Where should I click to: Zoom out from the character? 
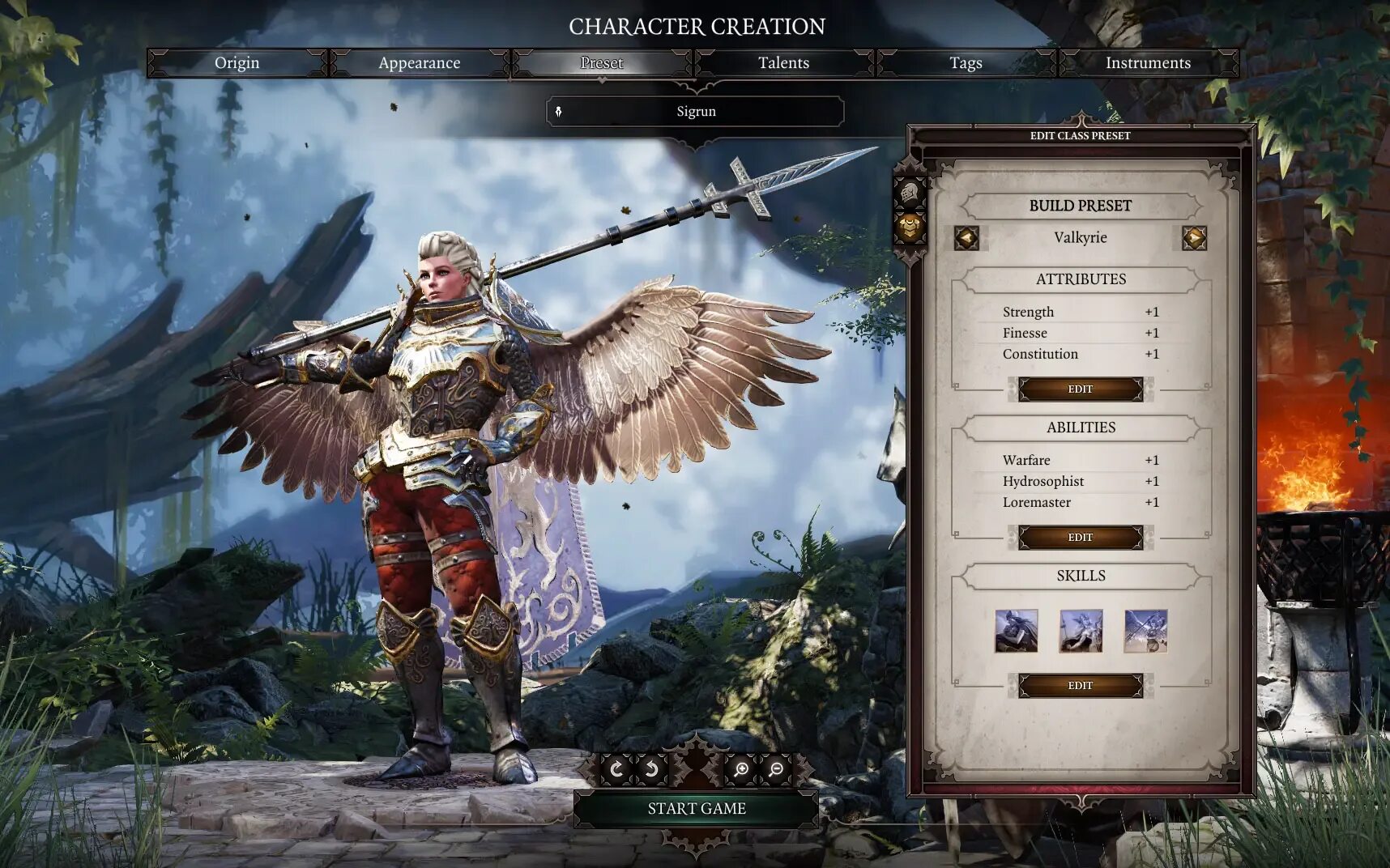776,769
